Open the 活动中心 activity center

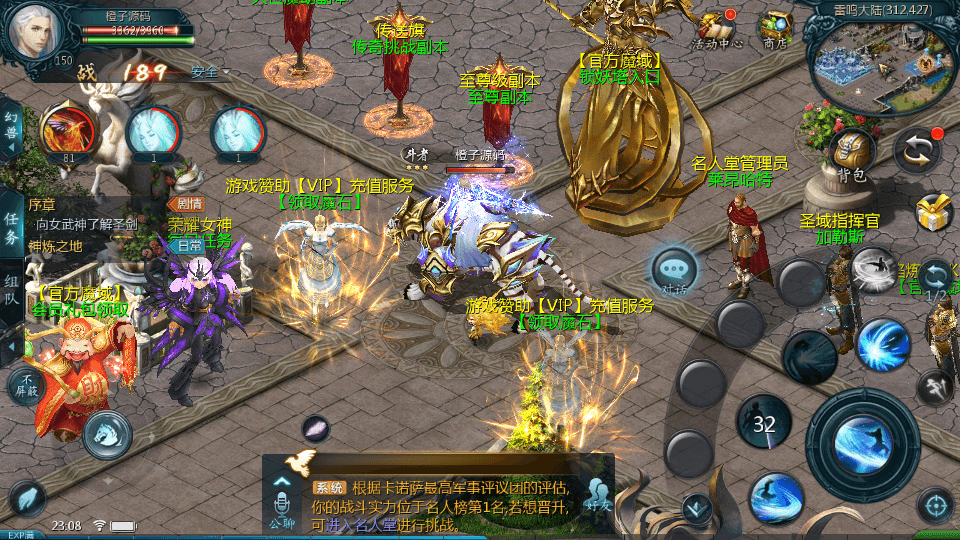(x=717, y=27)
